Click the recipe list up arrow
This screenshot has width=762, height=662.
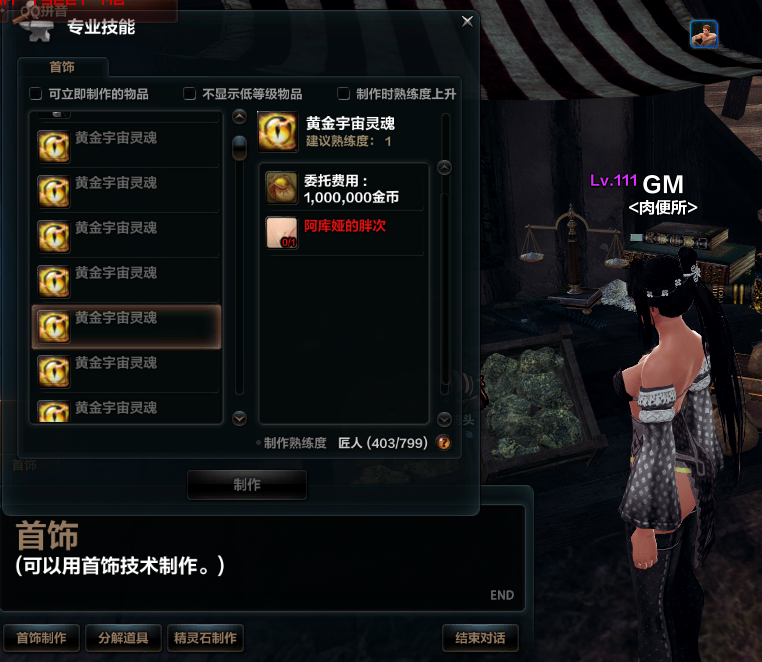pos(239,116)
